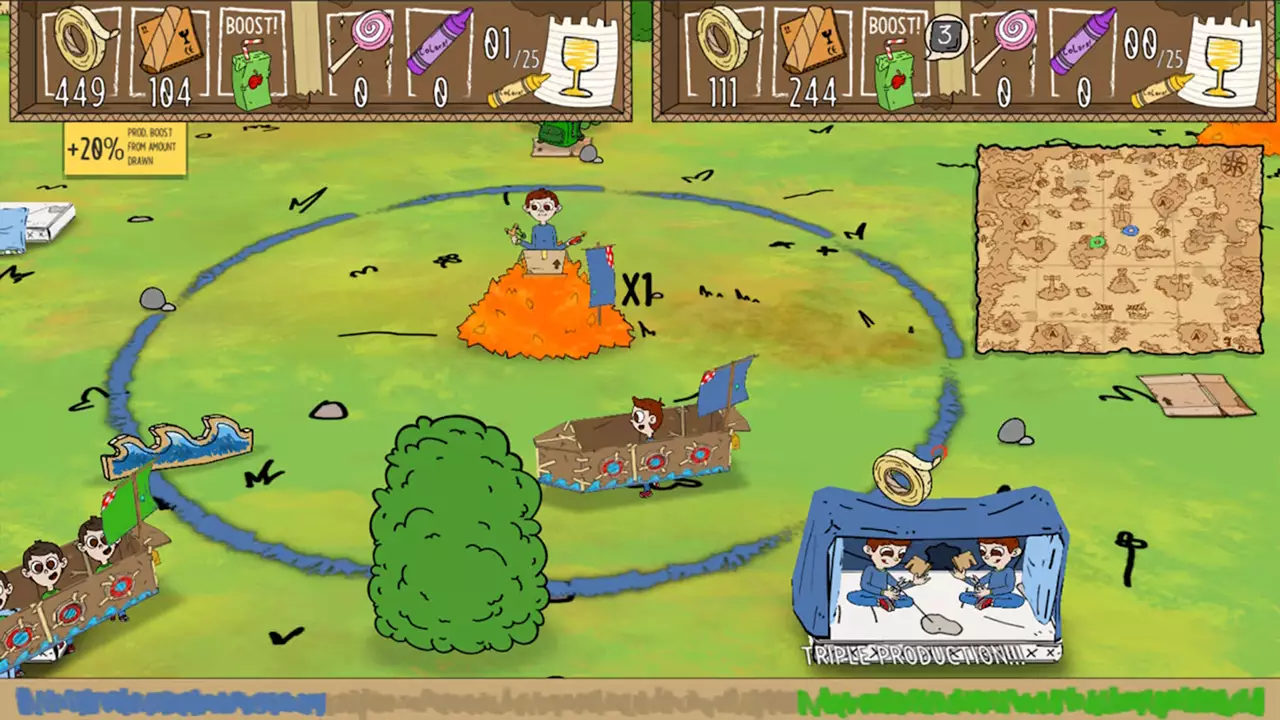The width and height of the screenshot is (1280, 720).
Task: Open the treasure map minimap
Action: coord(1120,249)
